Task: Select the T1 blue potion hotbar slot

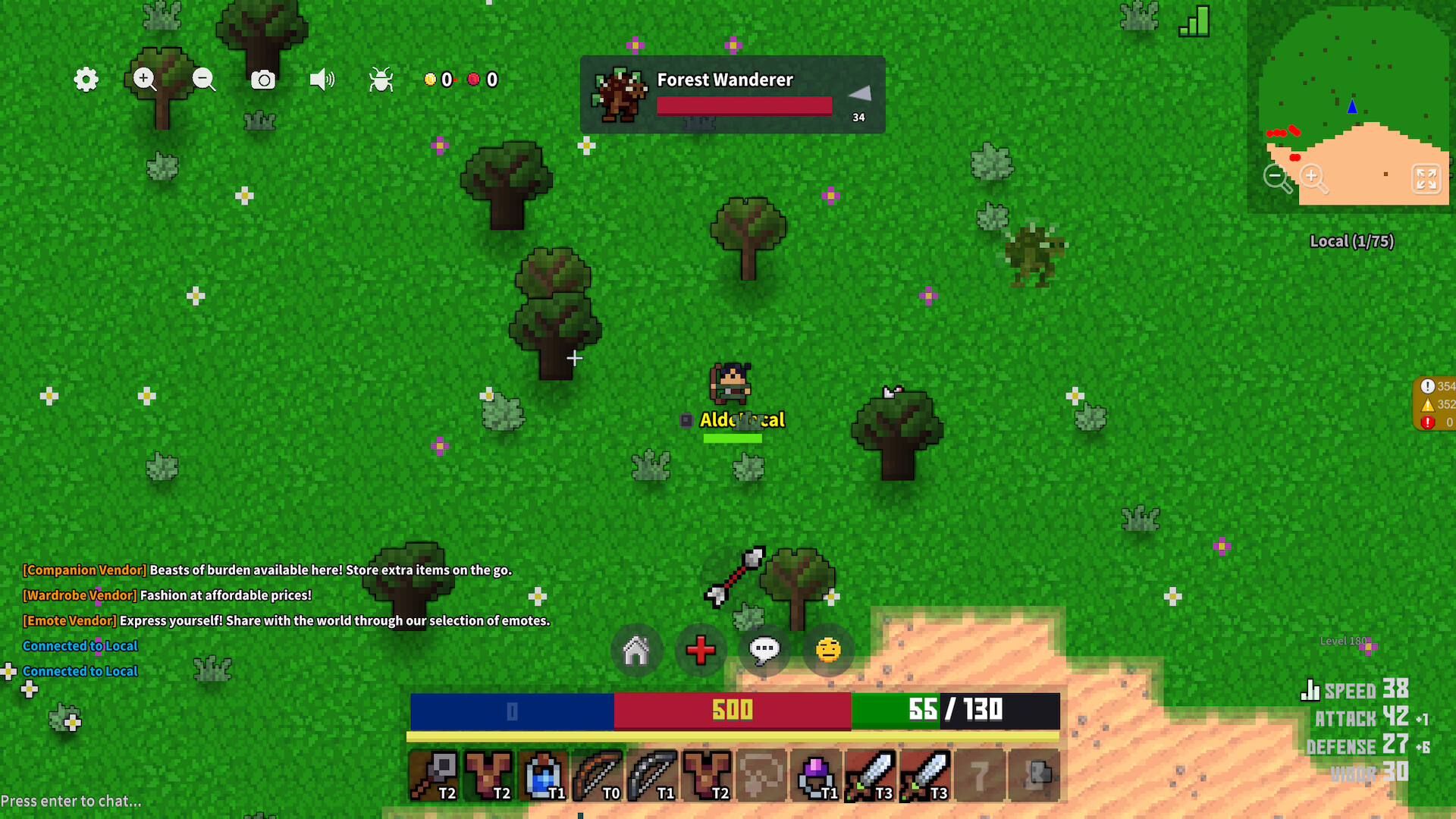Action: (542, 773)
